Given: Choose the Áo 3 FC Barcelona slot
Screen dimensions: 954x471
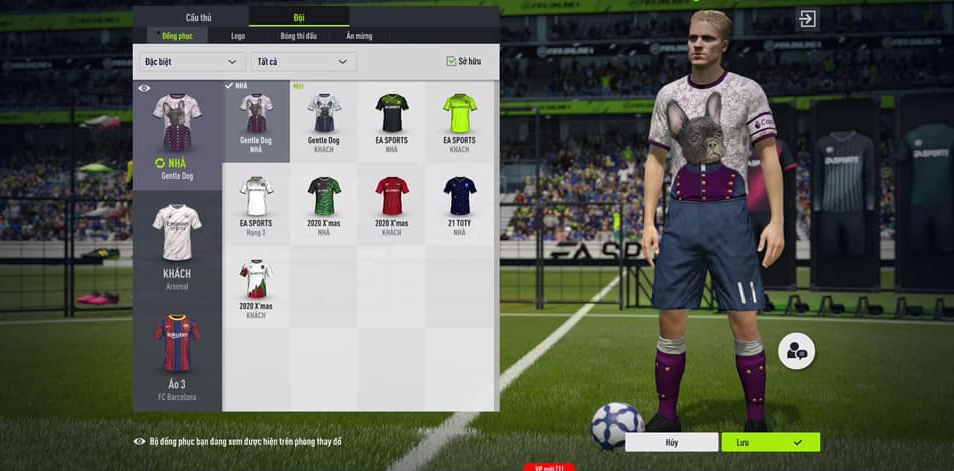Looking at the screenshot, I should click(177, 355).
